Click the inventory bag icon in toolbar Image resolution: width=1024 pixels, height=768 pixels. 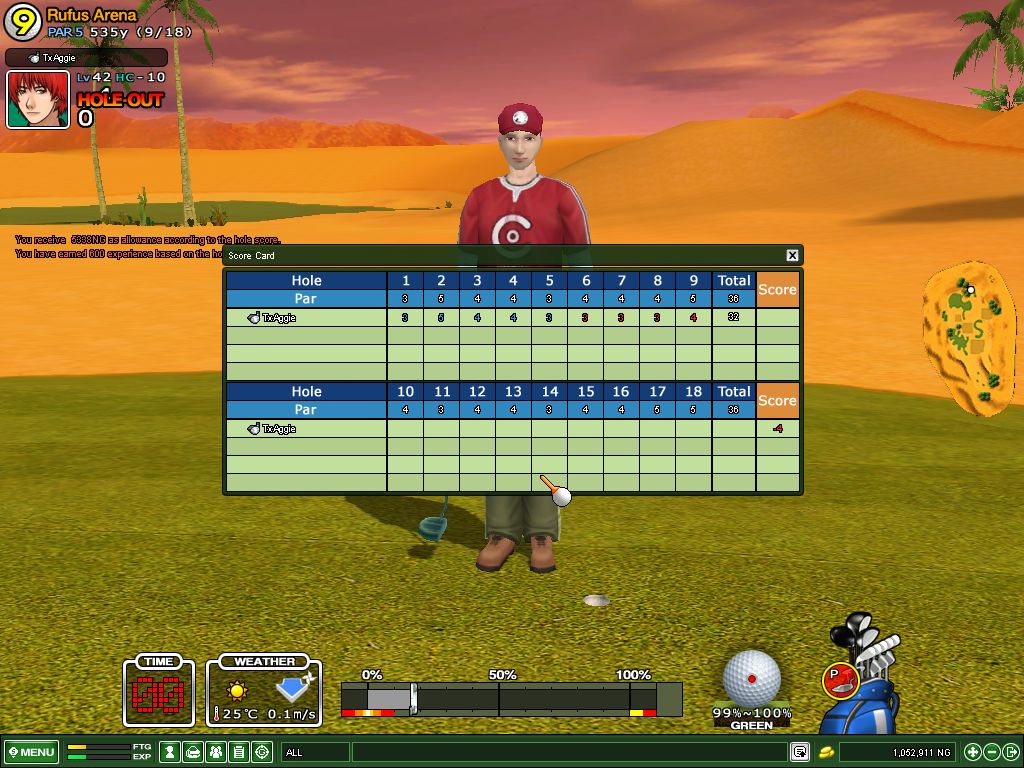[x=193, y=752]
